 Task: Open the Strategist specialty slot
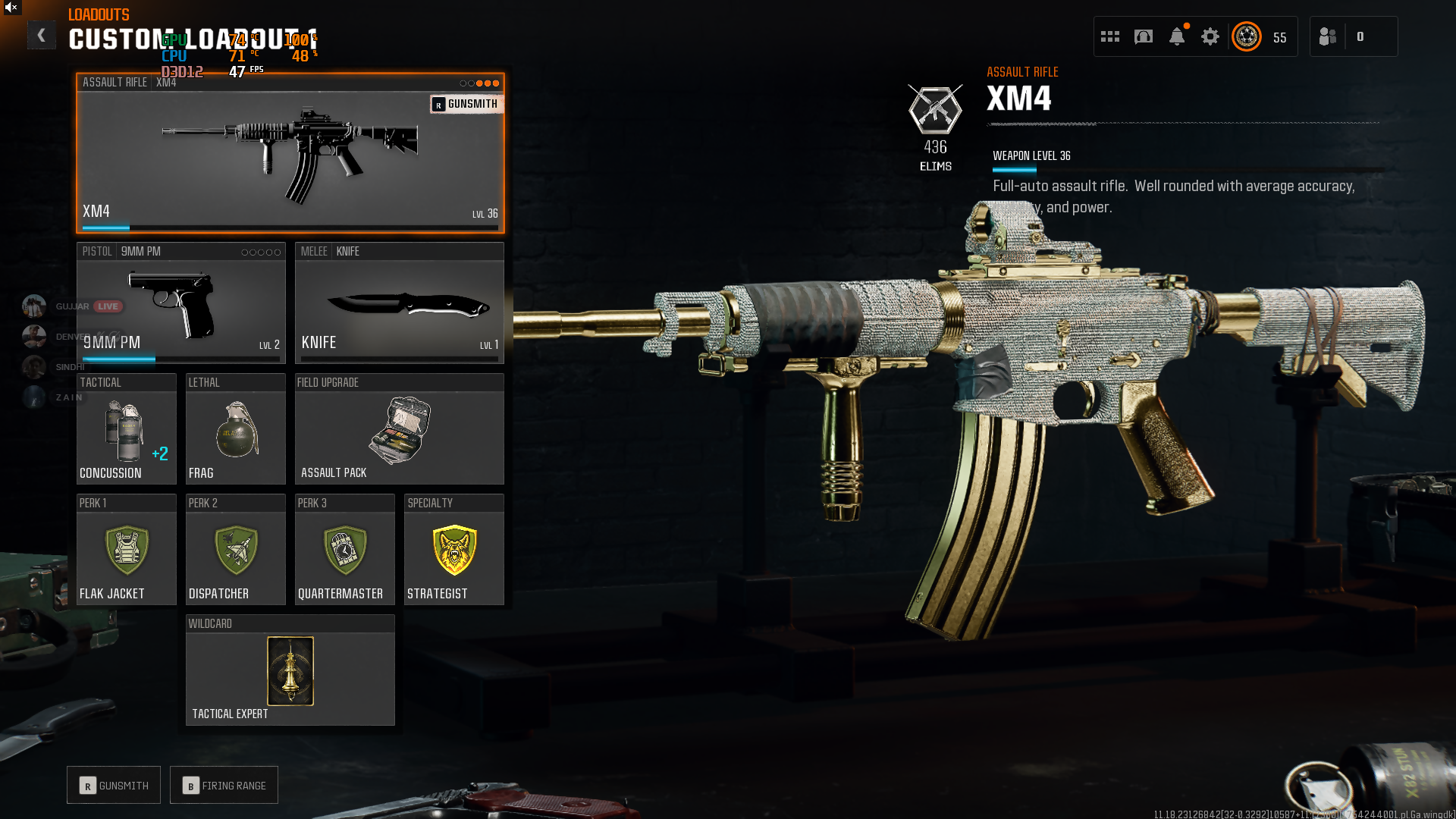coord(453,550)
